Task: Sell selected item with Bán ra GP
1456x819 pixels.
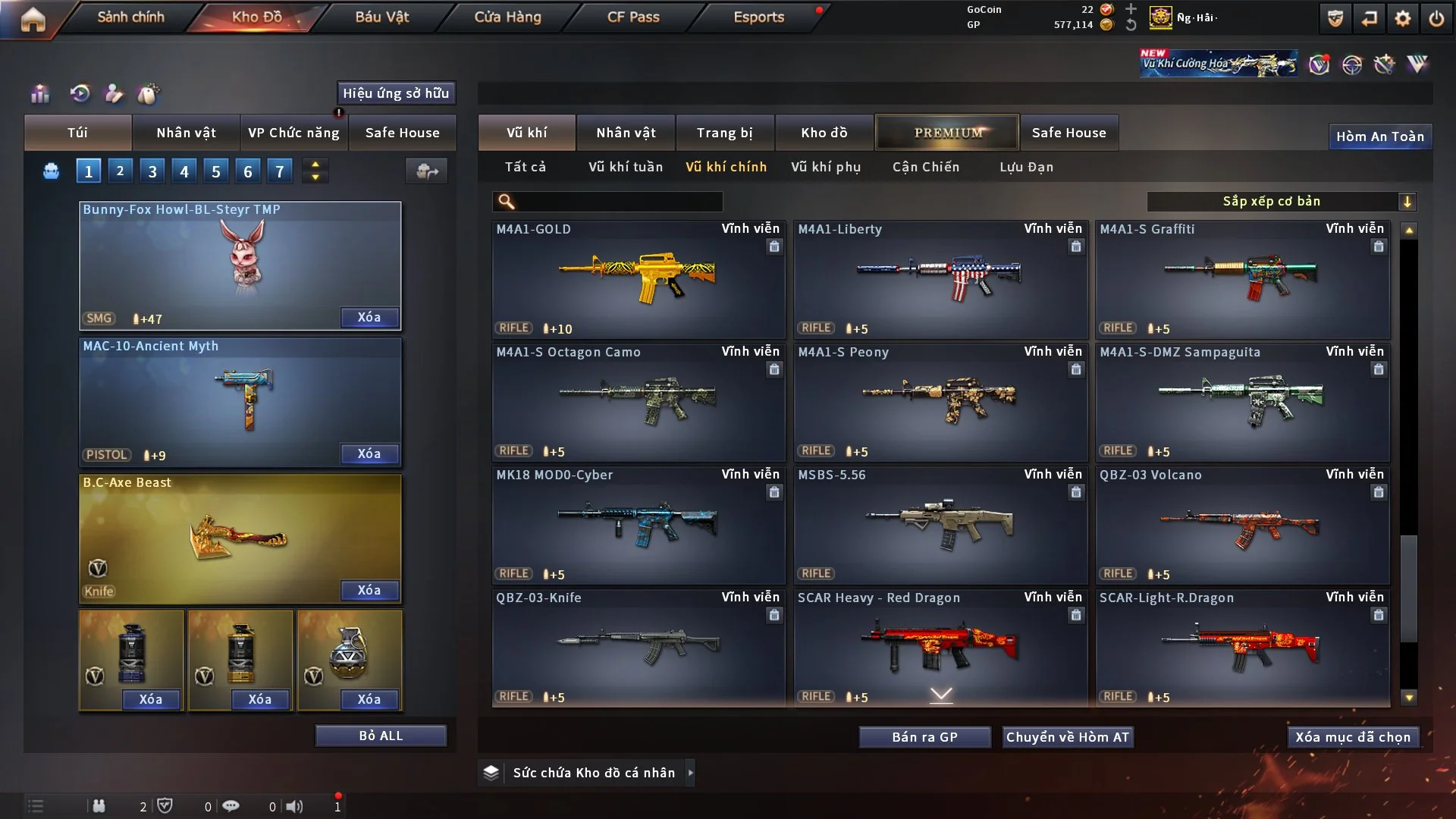Action: 924,737
